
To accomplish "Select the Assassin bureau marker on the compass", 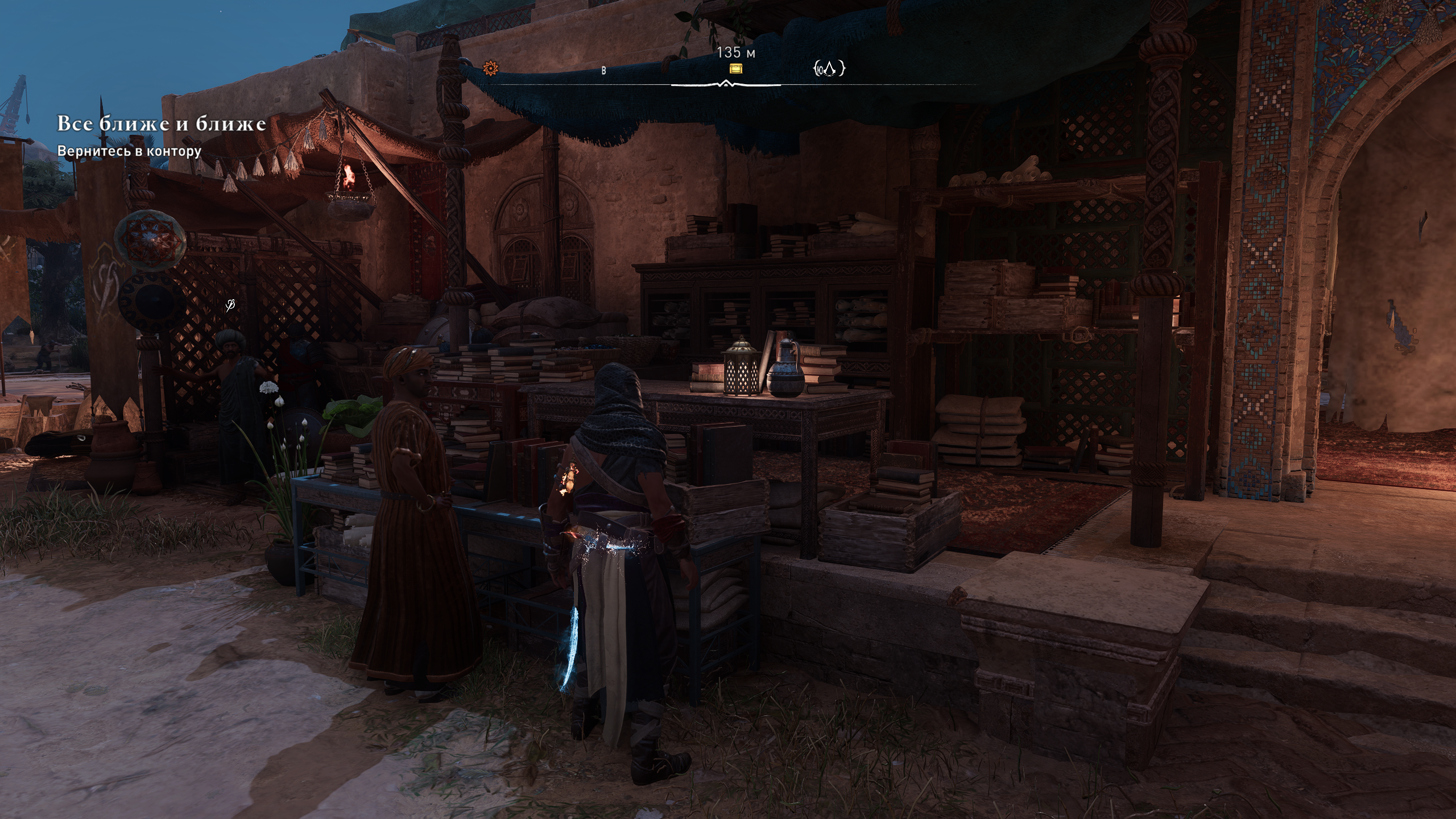I will point(829,69).
